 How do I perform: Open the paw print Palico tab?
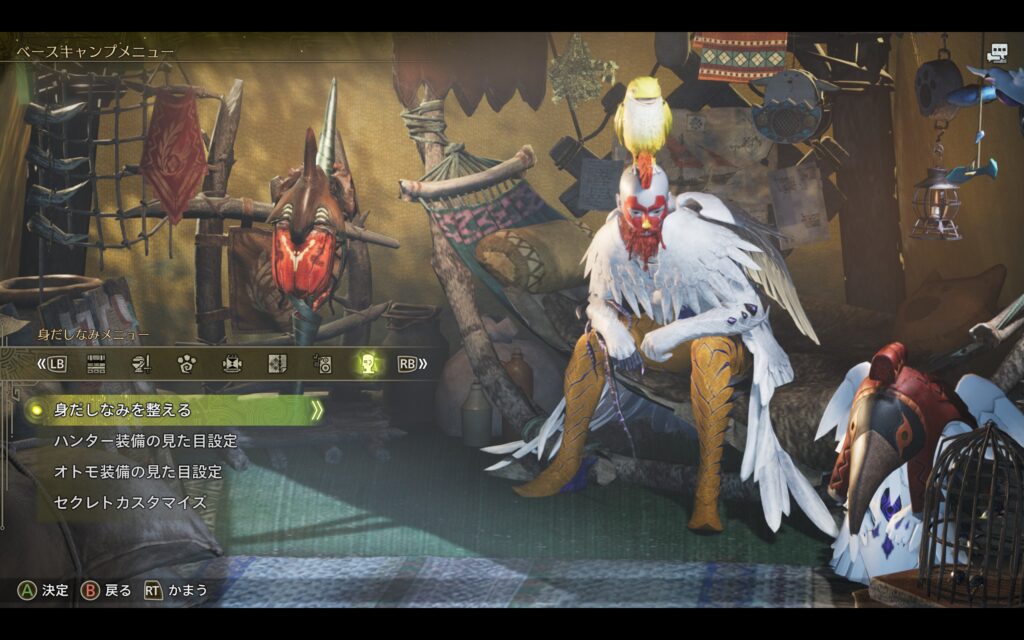tap(186, 364)
